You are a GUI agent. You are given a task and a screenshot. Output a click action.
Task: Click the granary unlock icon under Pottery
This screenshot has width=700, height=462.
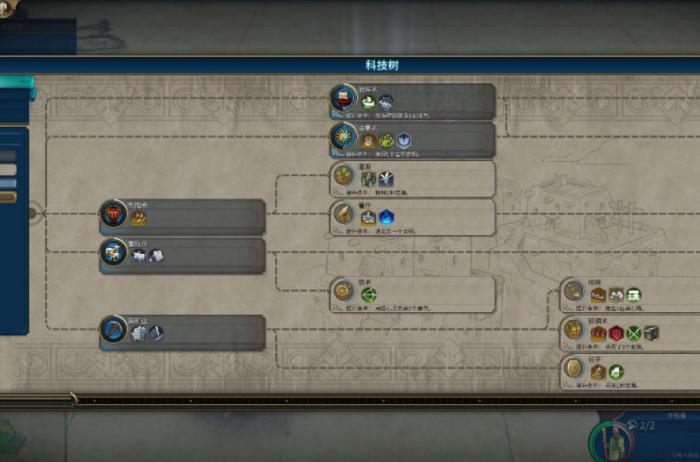coord(139,218)
